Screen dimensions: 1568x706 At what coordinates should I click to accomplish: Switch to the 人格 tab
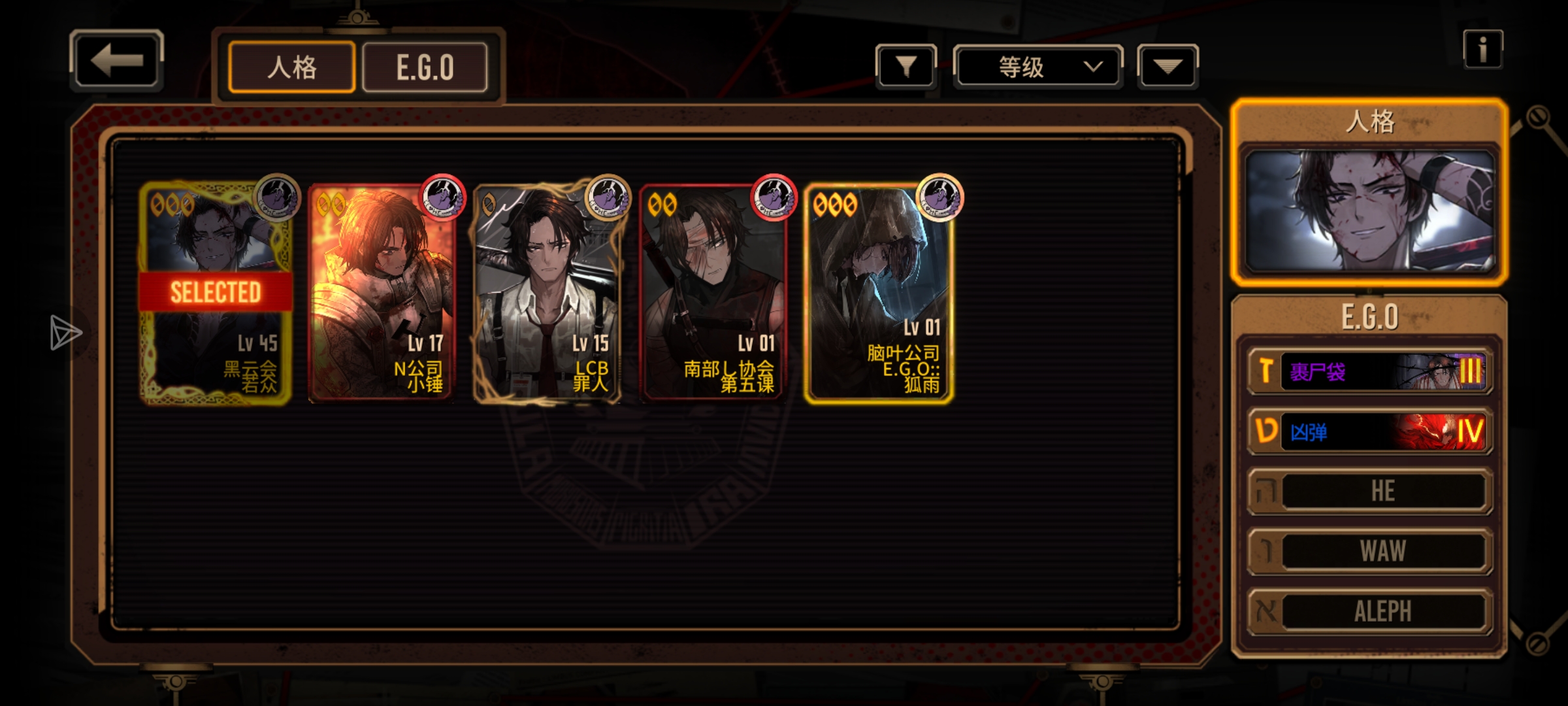292,67
